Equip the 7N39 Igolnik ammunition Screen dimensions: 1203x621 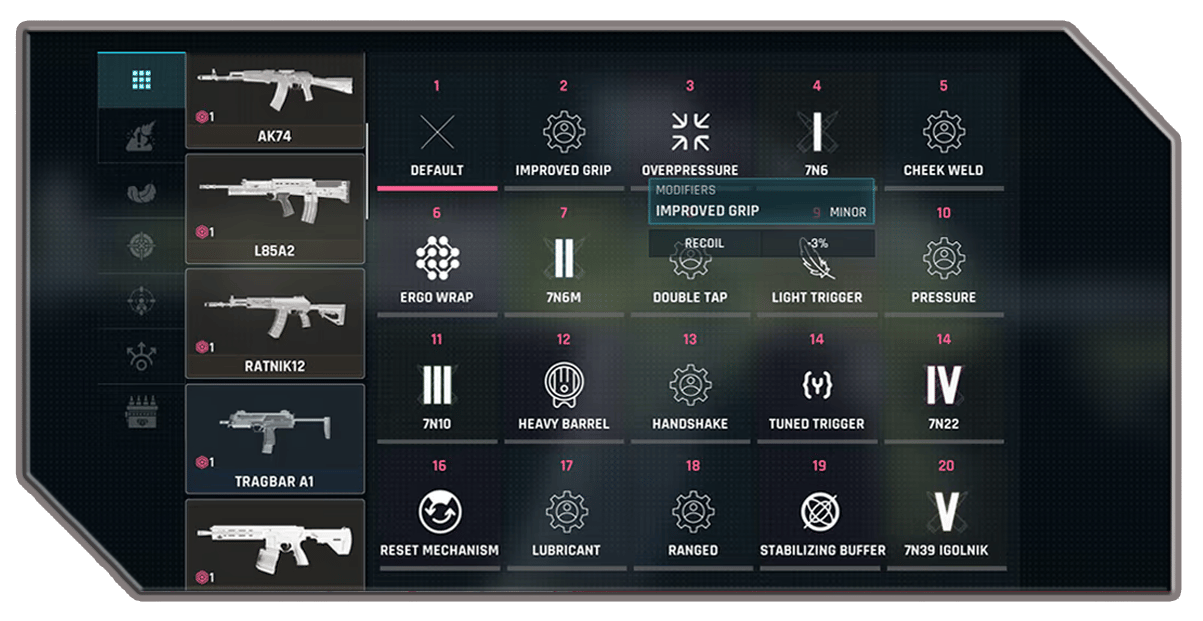click(945, 513)
